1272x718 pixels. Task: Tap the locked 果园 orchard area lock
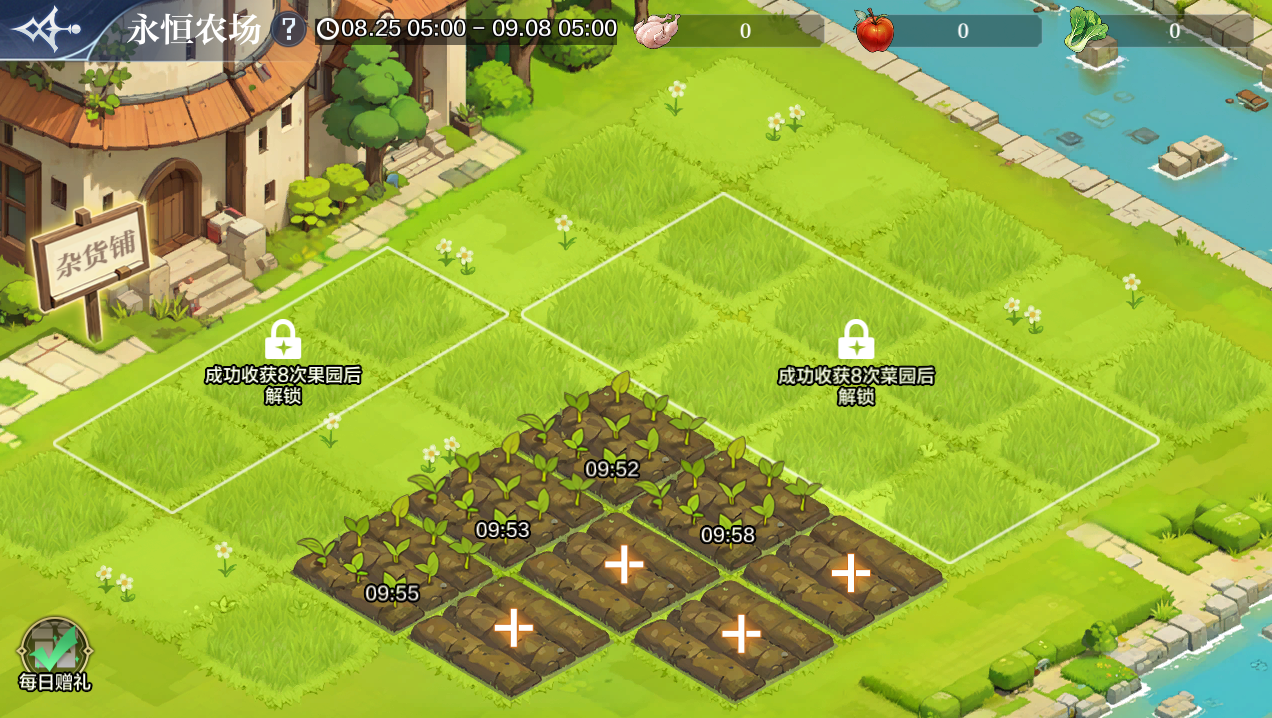pos(283,341)
